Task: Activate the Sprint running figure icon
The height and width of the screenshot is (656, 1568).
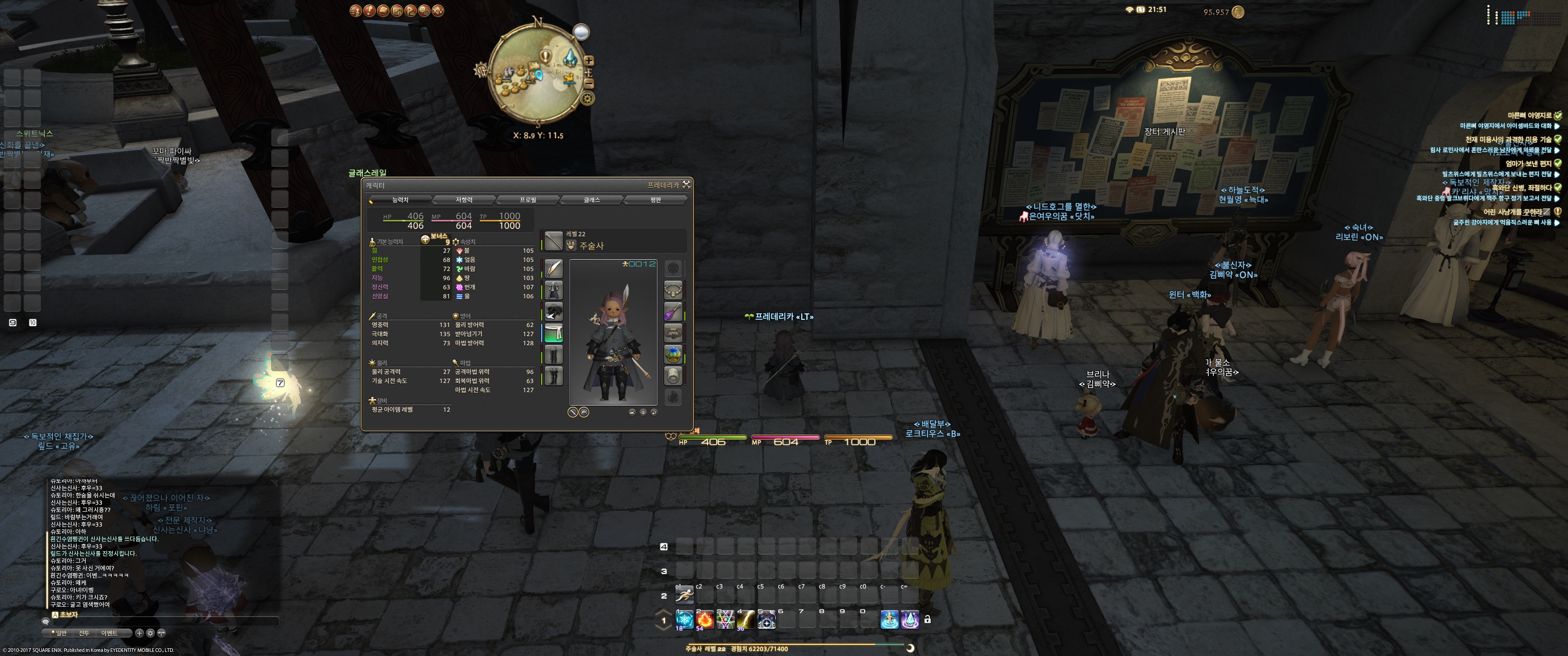Action: [684, 594]
